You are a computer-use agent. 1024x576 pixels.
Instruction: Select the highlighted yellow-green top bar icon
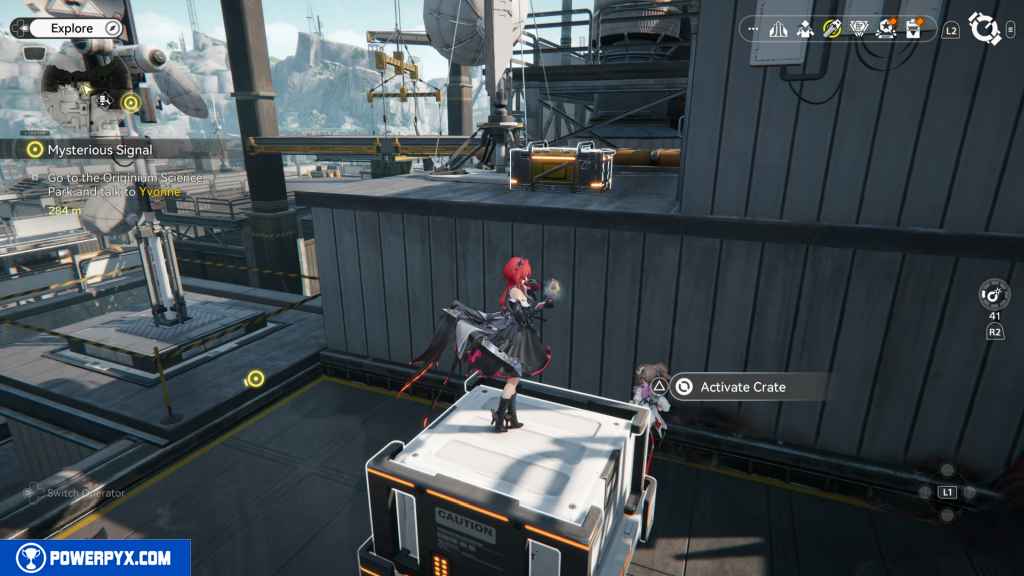click(x=832, y=30)
